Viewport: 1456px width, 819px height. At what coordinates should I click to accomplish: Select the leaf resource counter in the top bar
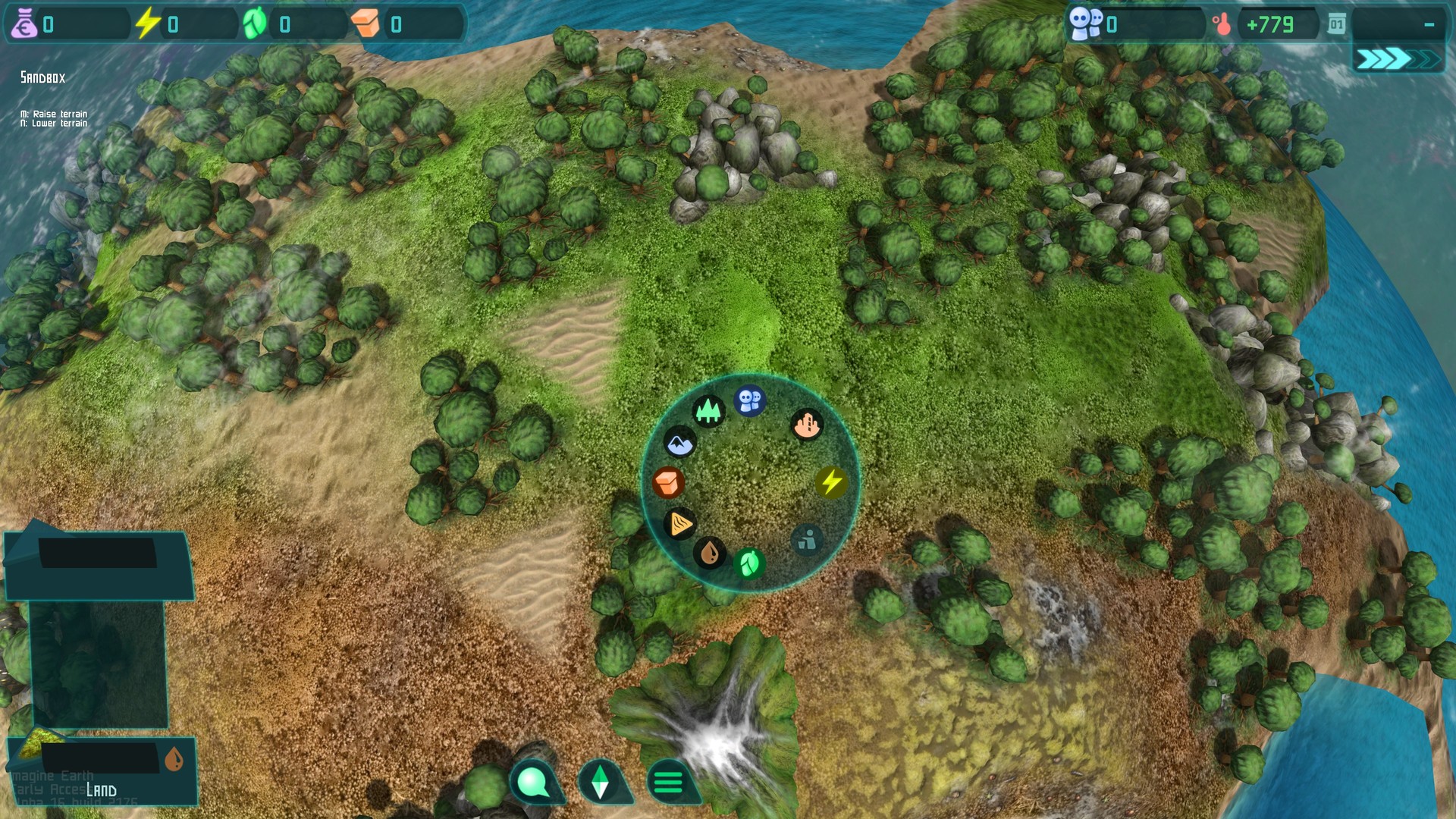click(x=256, y=24)
